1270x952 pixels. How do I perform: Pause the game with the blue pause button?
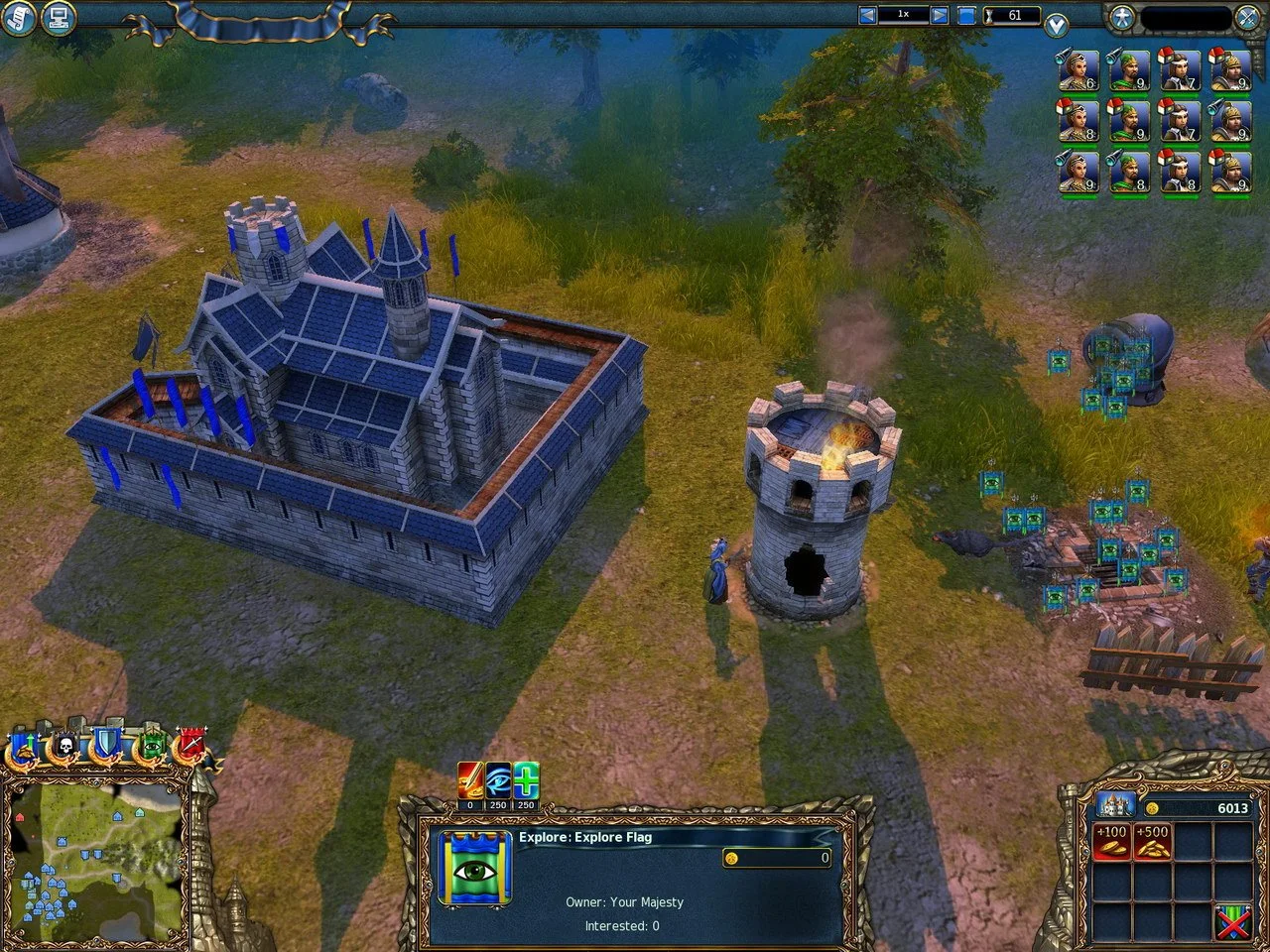967,14
